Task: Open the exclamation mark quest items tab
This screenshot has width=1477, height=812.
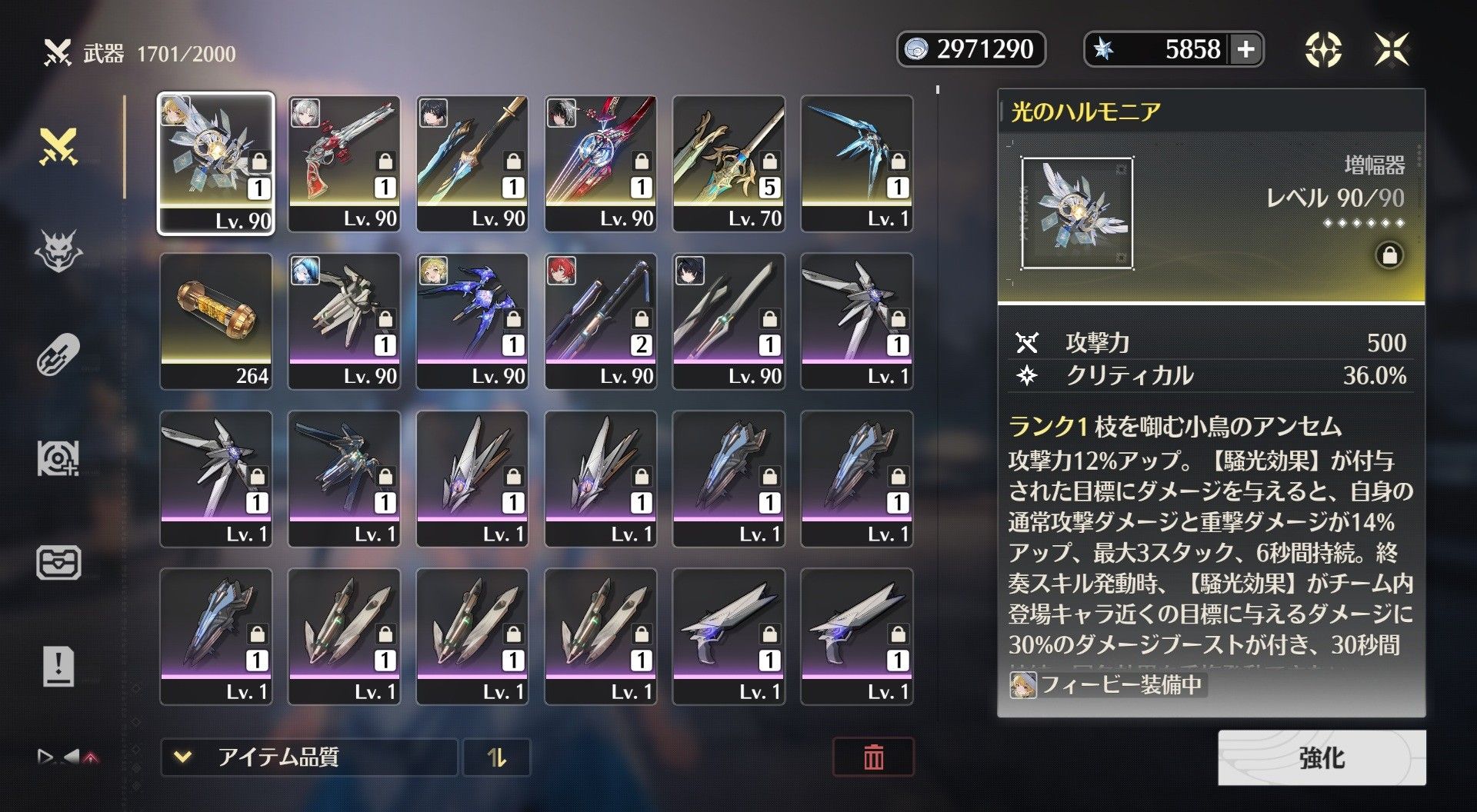Action: pyautogui.click(x=59, y=666)
